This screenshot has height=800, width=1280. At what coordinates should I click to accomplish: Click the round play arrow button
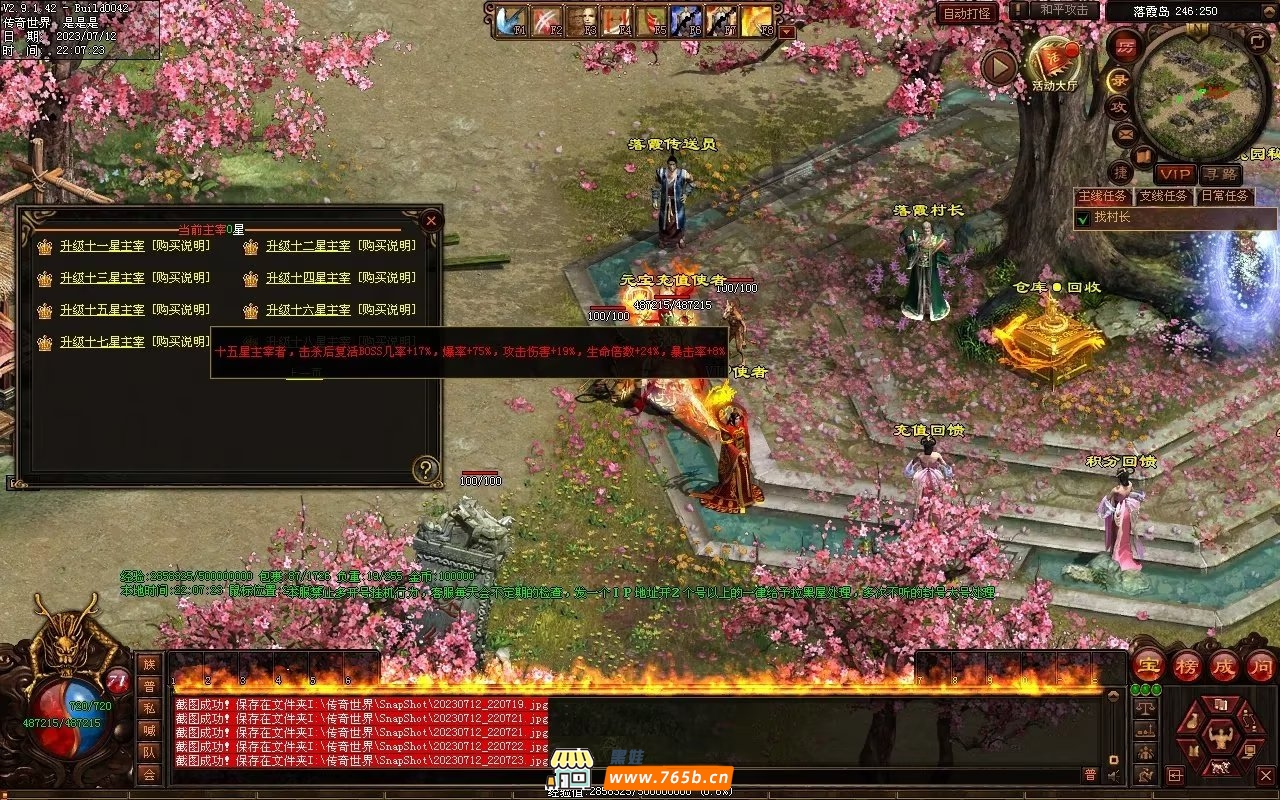tap(999, 67)
